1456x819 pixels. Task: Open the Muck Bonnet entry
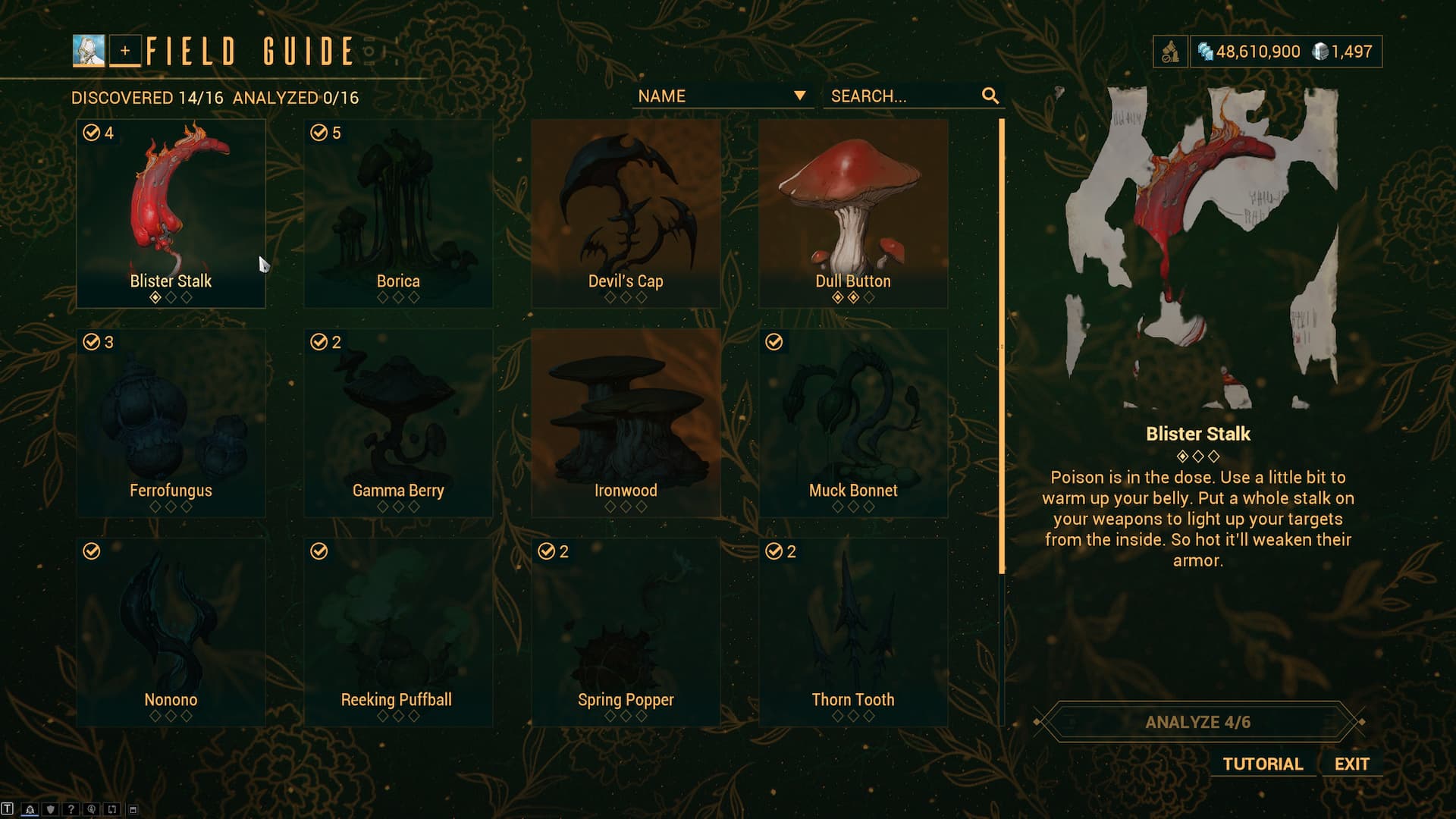click(x=853, y=422)
